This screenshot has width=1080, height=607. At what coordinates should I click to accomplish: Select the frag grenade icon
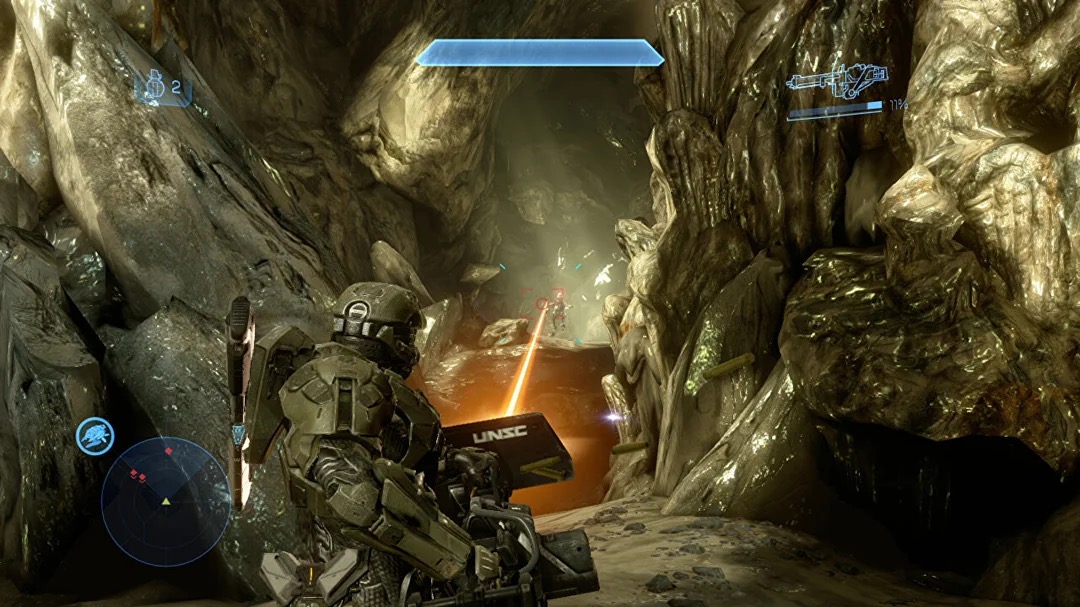(155, 88)
